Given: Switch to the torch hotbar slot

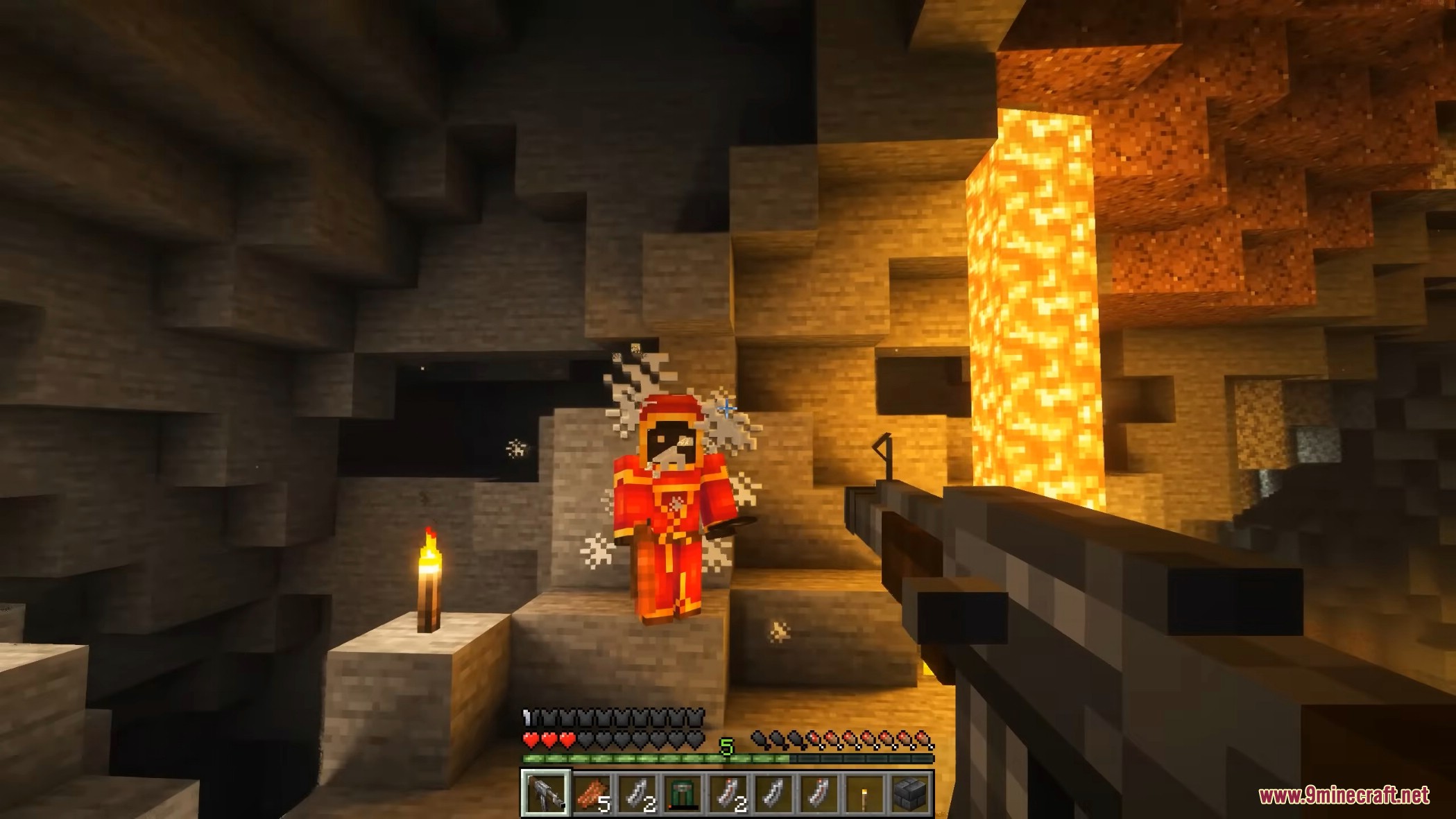Looking at the screenshot, I should click(864, 793).
